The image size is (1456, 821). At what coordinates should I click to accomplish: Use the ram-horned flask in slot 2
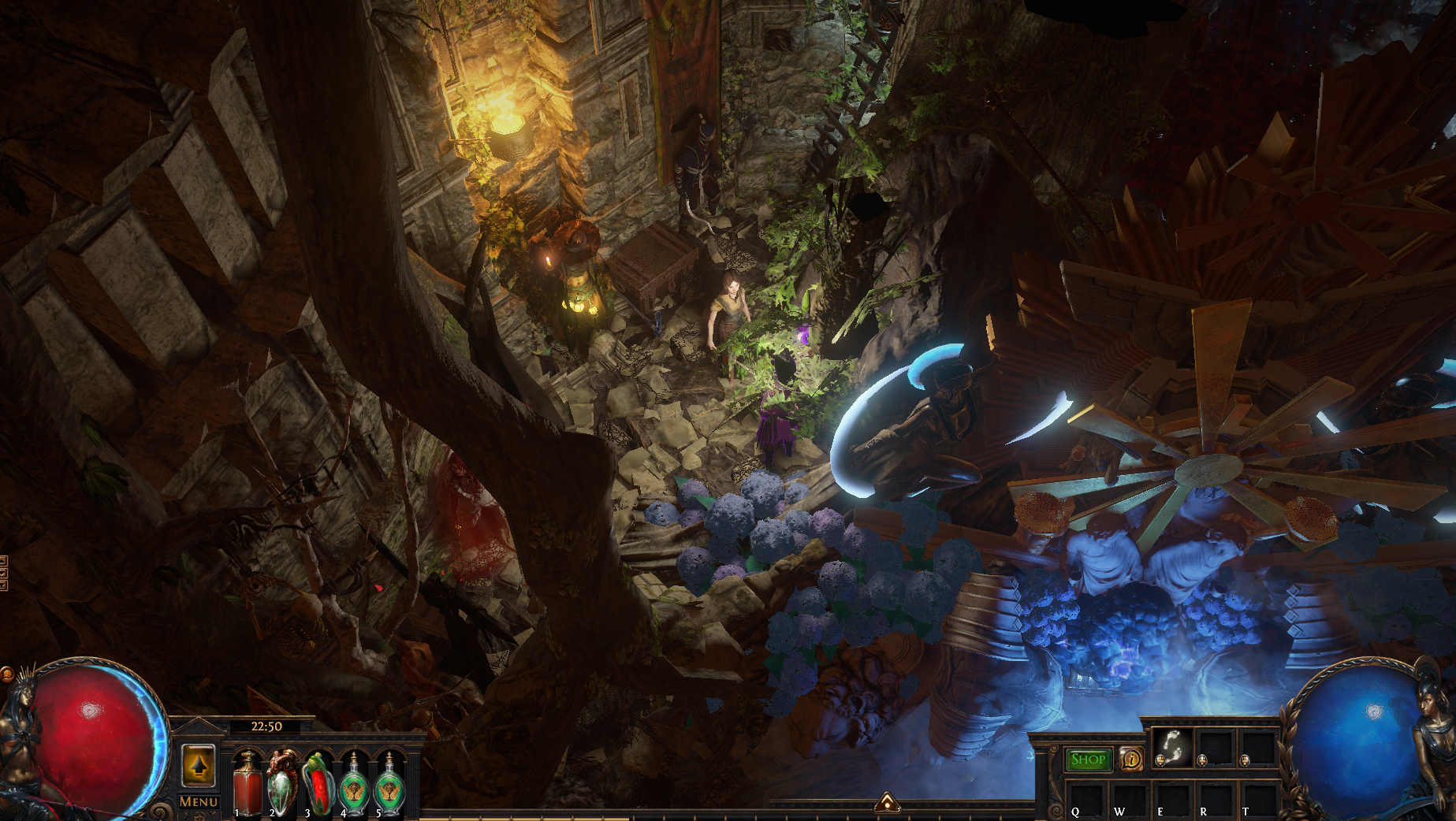282,782
